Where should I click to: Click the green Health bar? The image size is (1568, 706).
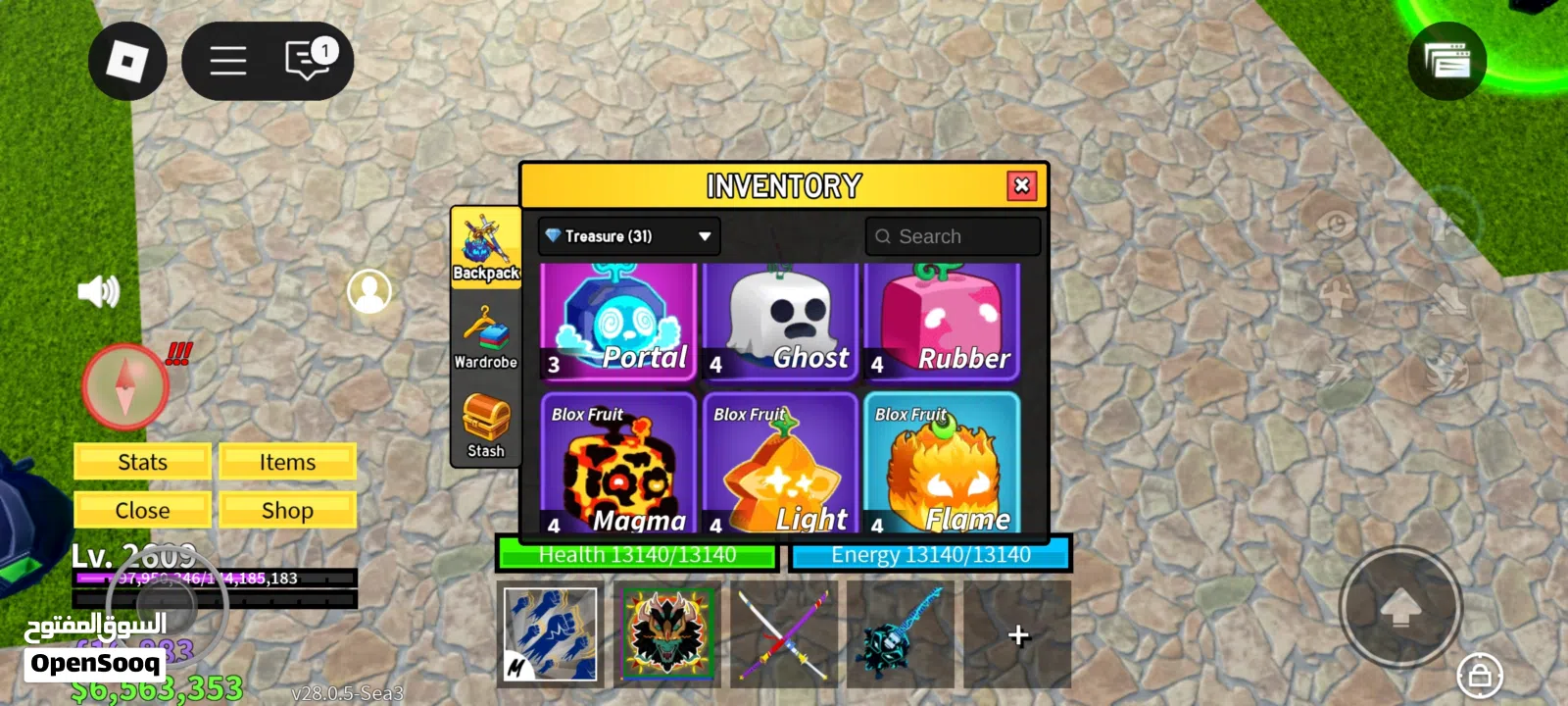637,554
